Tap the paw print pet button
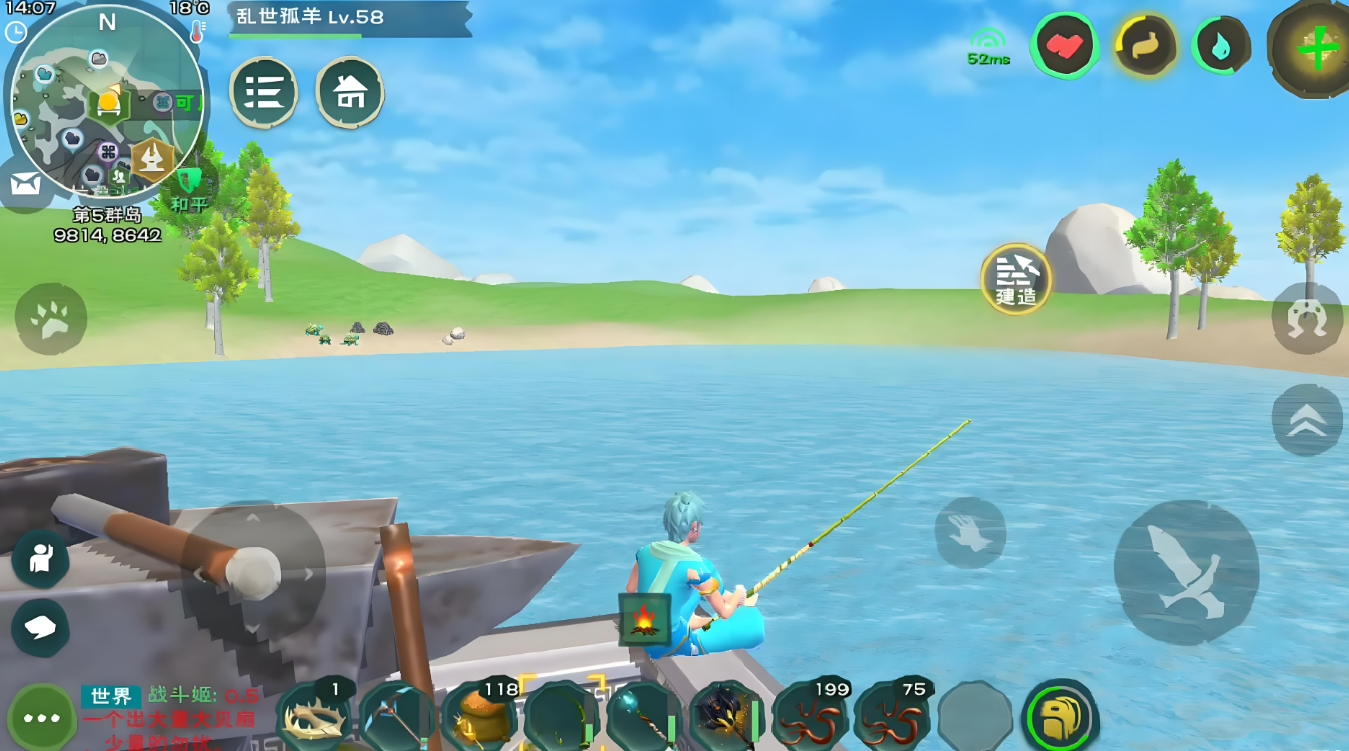This screenshot has width=1349, height=751. pos(50,318)
